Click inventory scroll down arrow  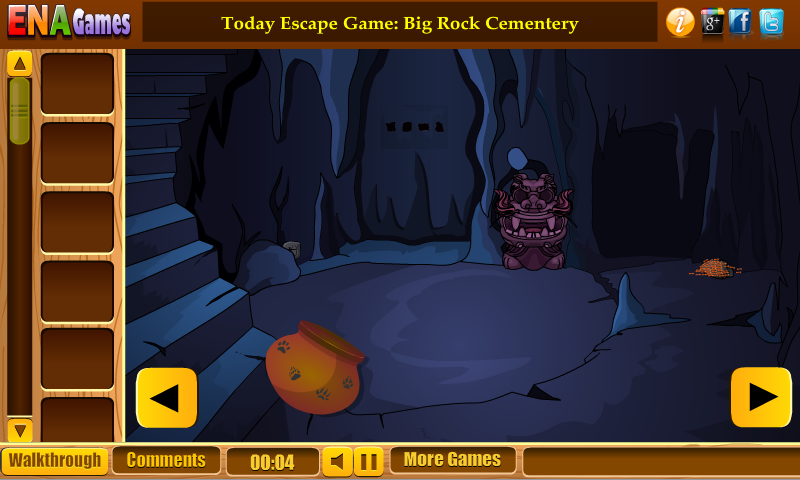[x=20, y=430]
